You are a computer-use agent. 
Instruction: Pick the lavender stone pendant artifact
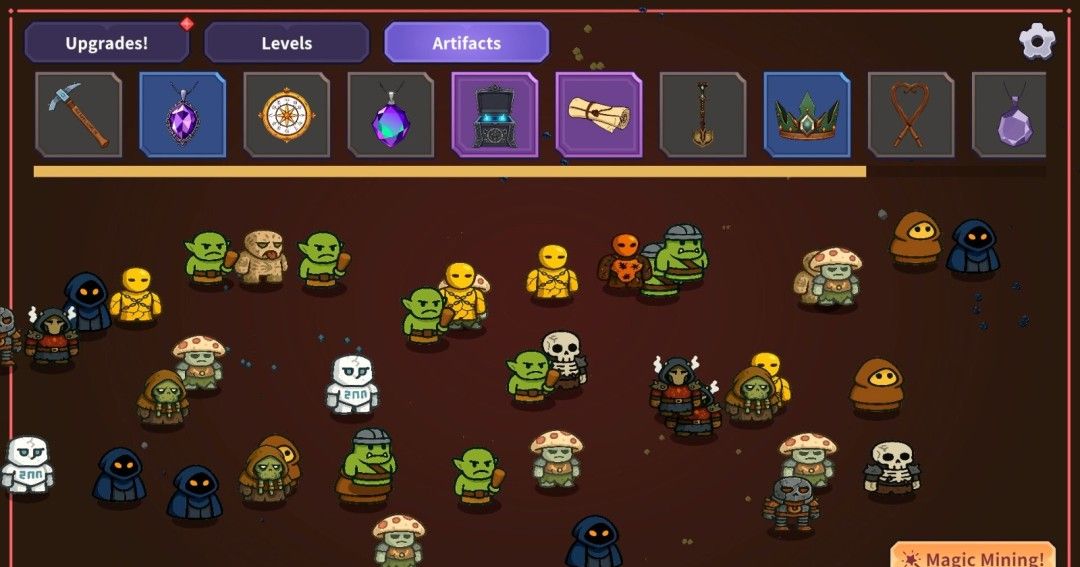1010,115
